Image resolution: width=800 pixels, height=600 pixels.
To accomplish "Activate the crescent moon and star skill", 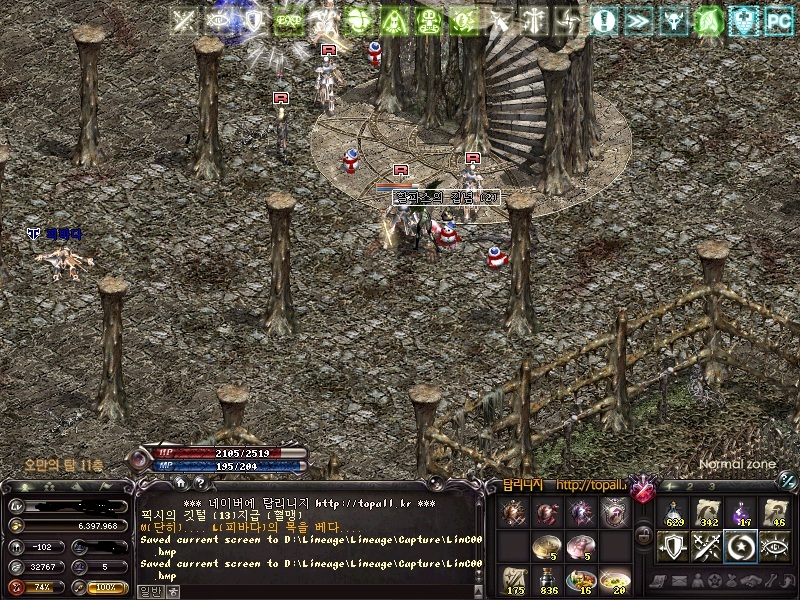I will (743, 546).
